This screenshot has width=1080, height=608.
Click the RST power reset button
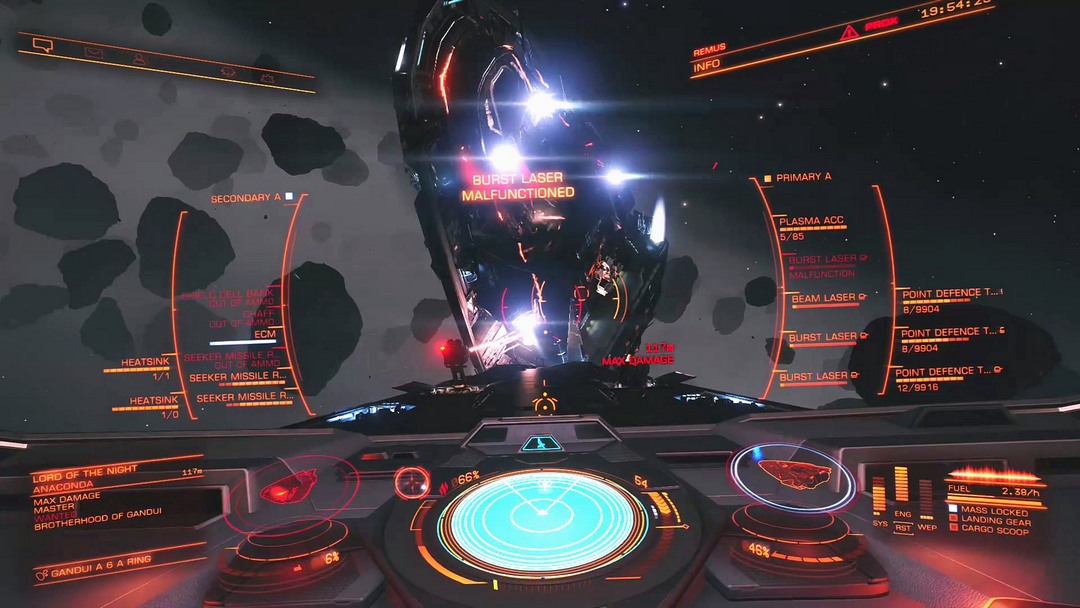click(x=903, y=527)
